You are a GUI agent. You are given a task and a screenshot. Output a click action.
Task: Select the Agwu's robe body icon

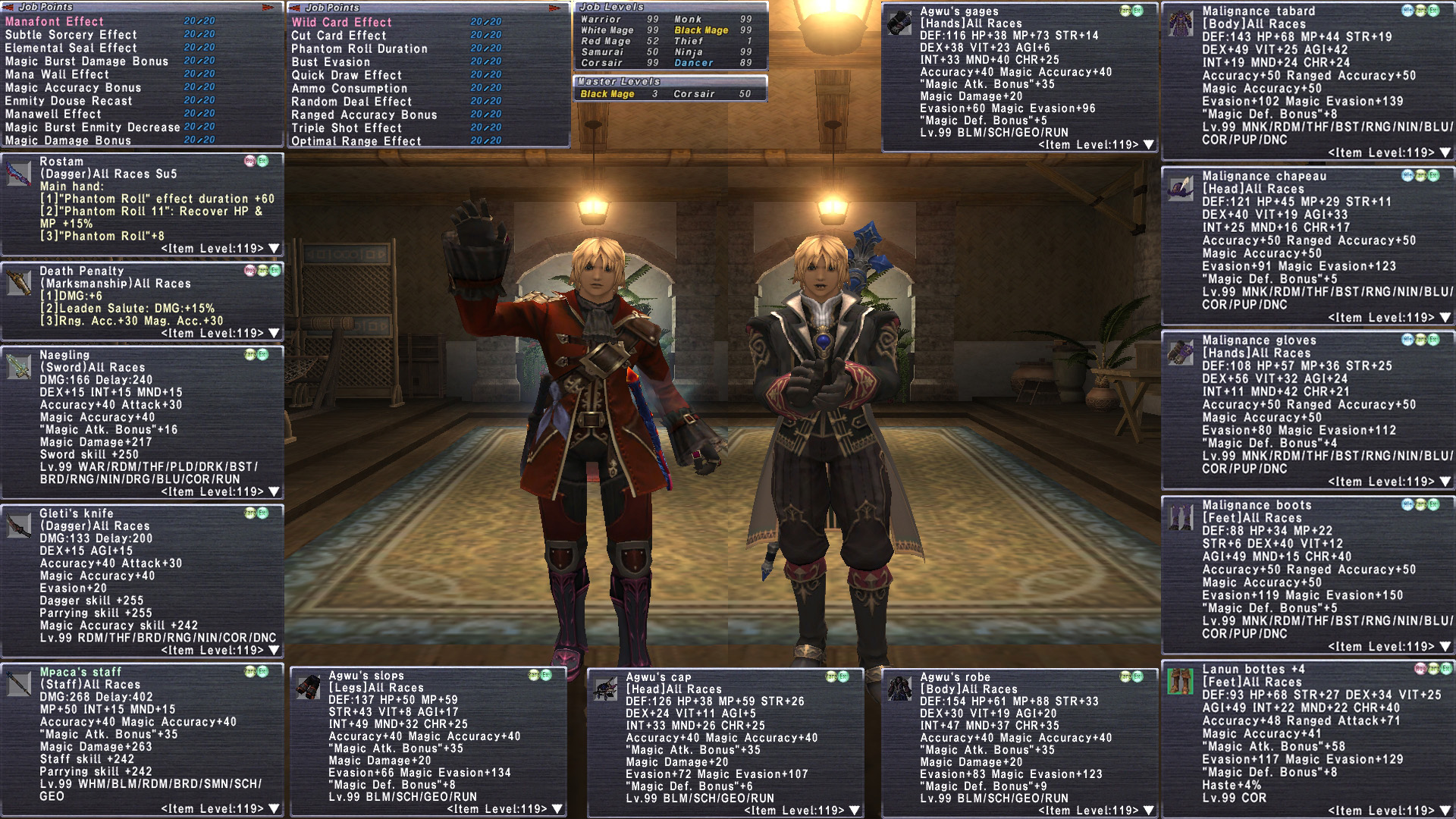click(x=899, y=689)
